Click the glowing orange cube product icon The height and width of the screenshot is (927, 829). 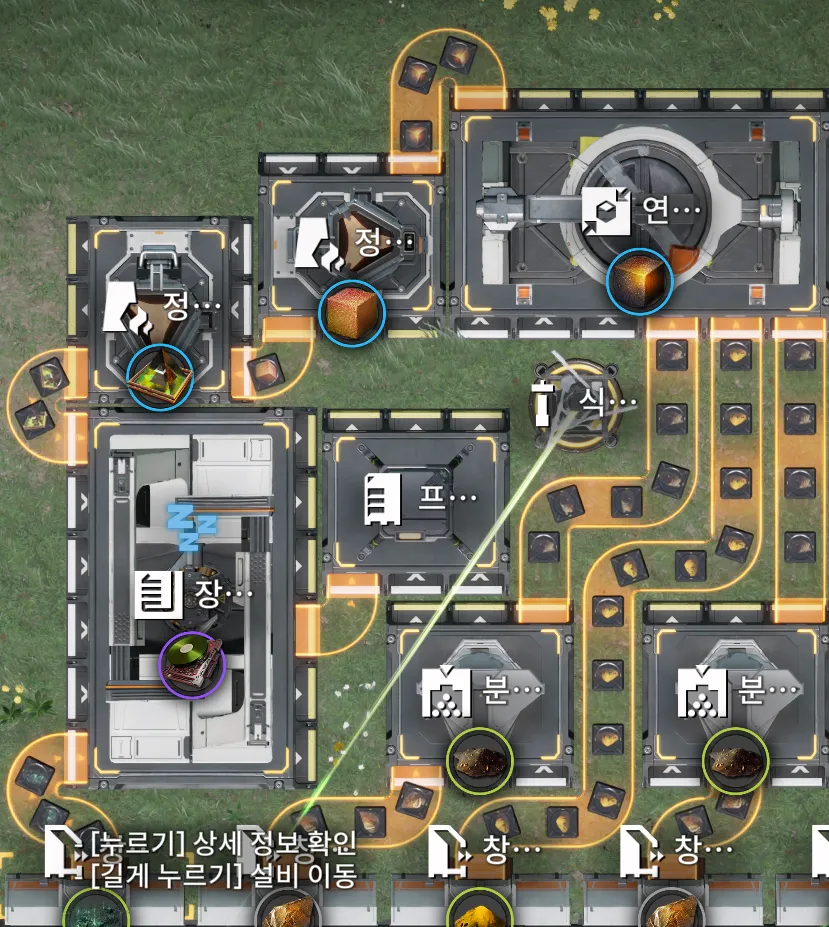pos(639,281)
